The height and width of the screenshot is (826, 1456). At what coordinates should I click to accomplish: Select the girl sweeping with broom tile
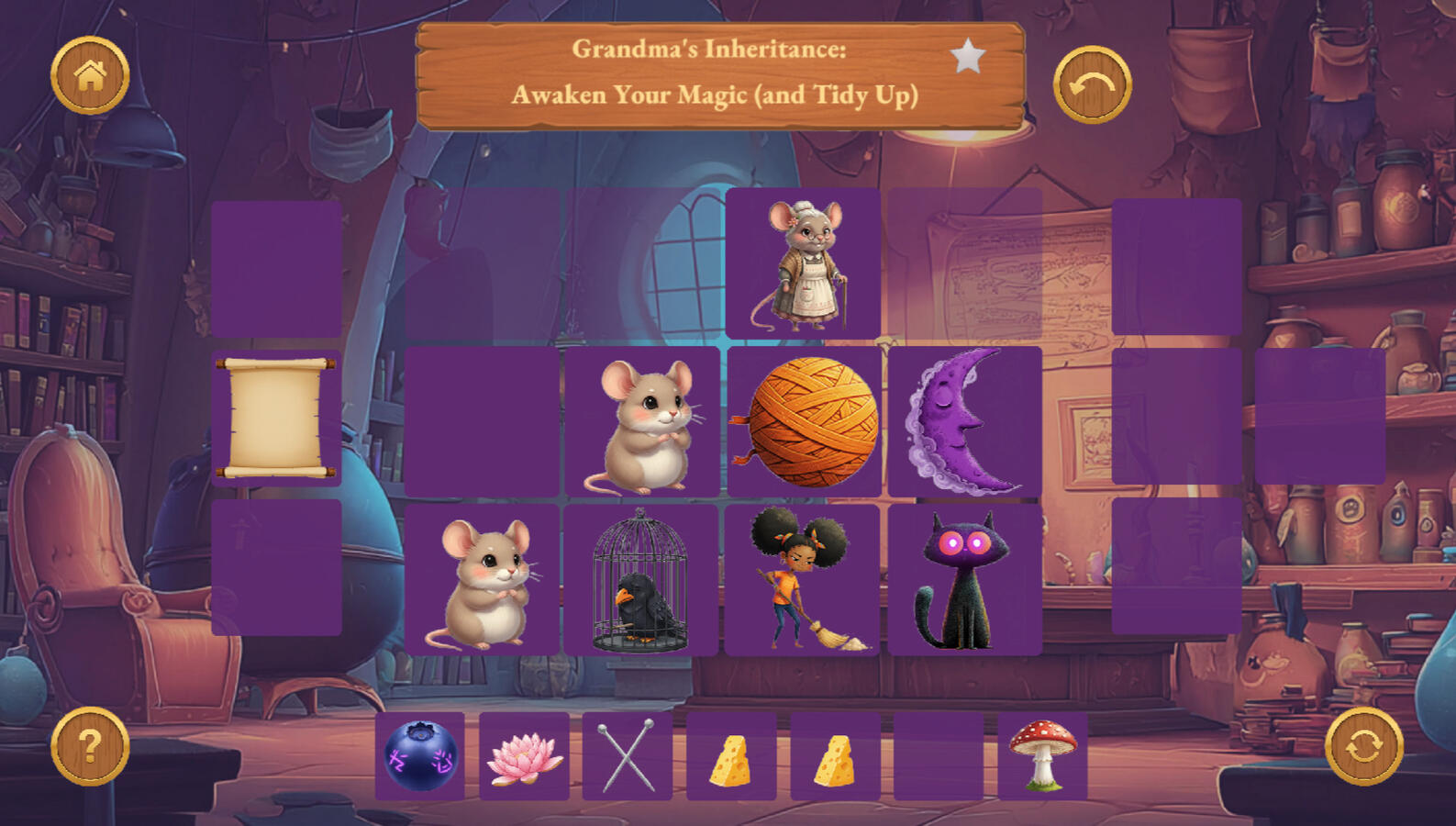pyautogui.click(x=802, y=580)
